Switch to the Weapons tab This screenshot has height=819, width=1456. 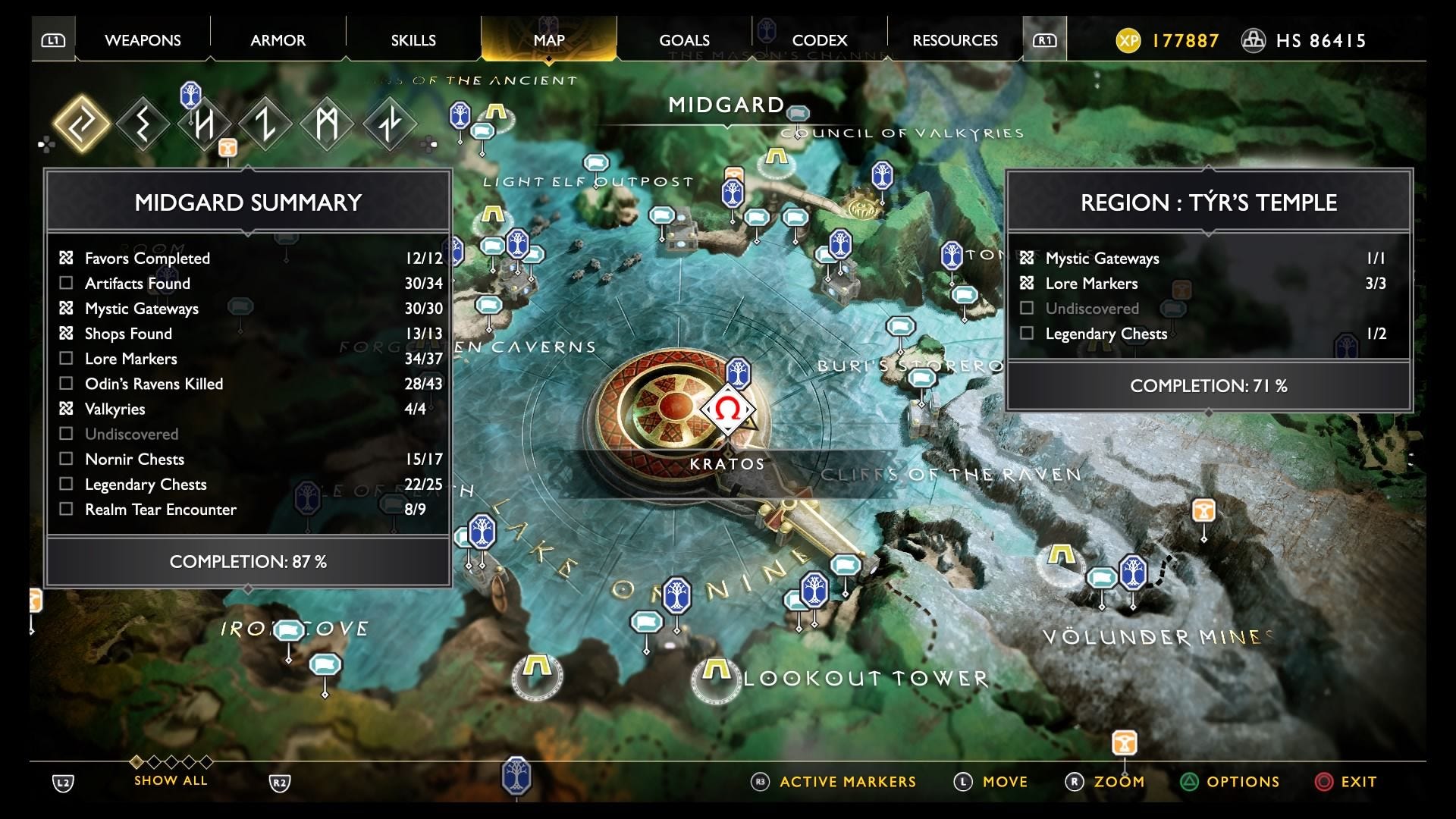pyautogui.click(x=143, y=40)
